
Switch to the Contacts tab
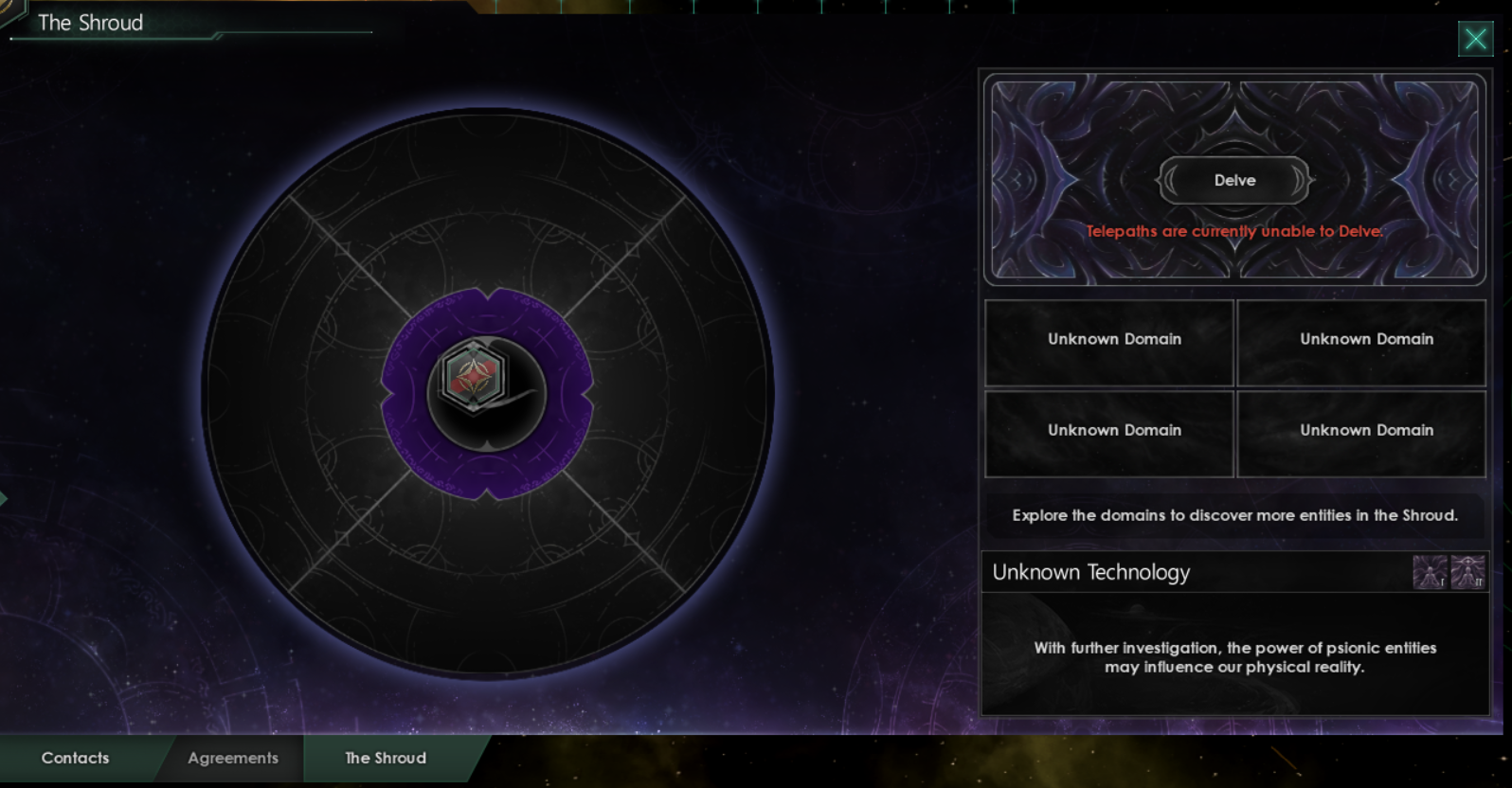[74, 758]
